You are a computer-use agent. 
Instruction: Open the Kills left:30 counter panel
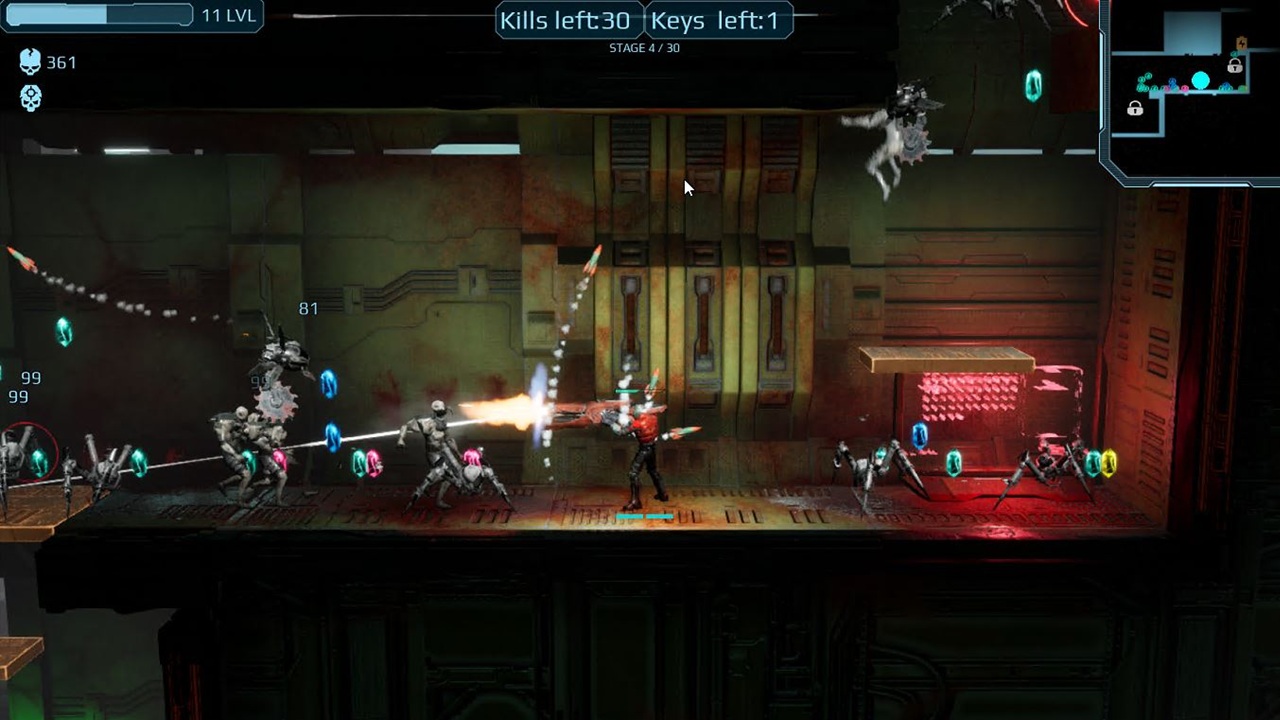[x=567, y=19]
